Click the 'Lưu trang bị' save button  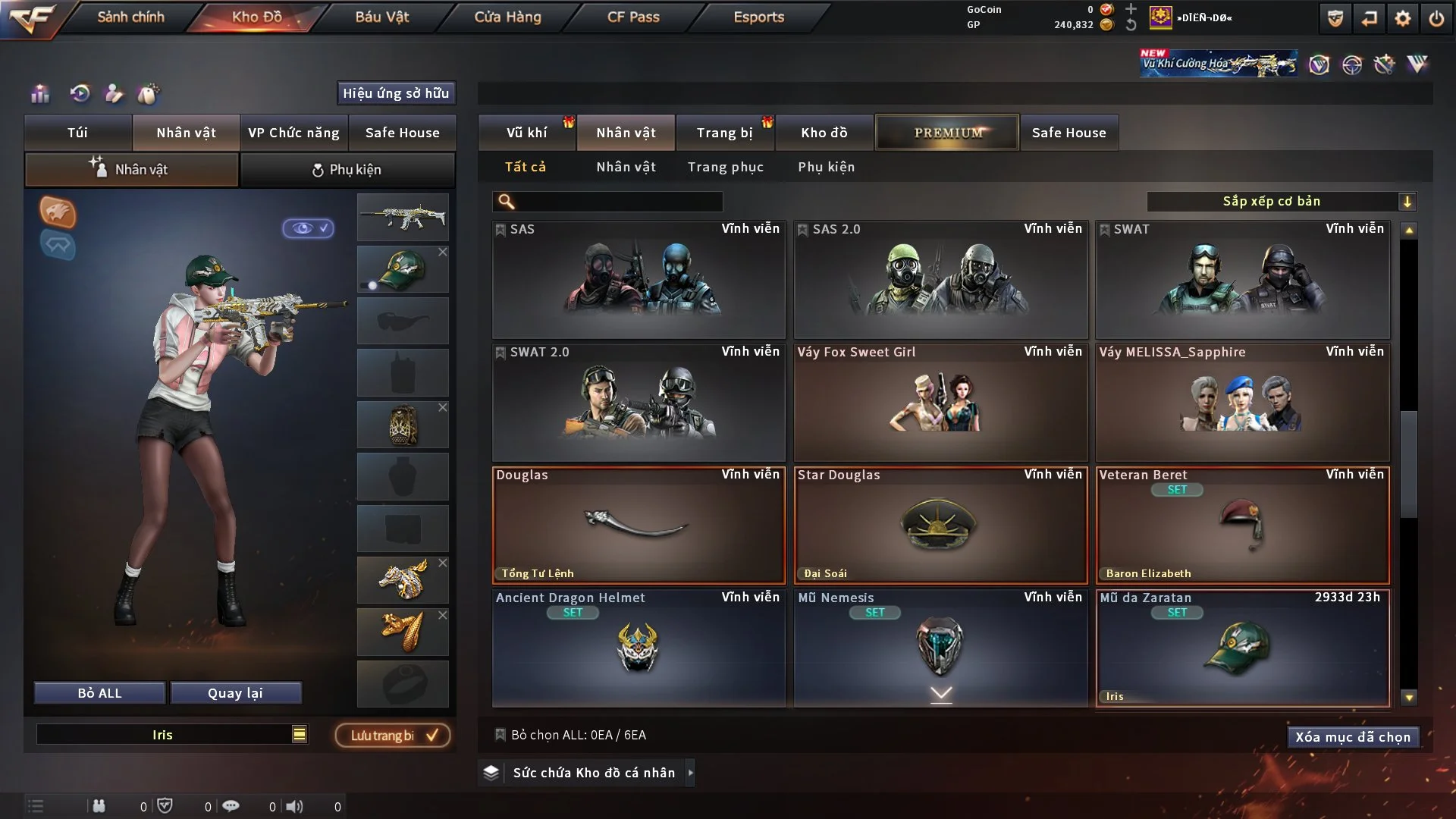pyautogui.click(x=391, y=734)
